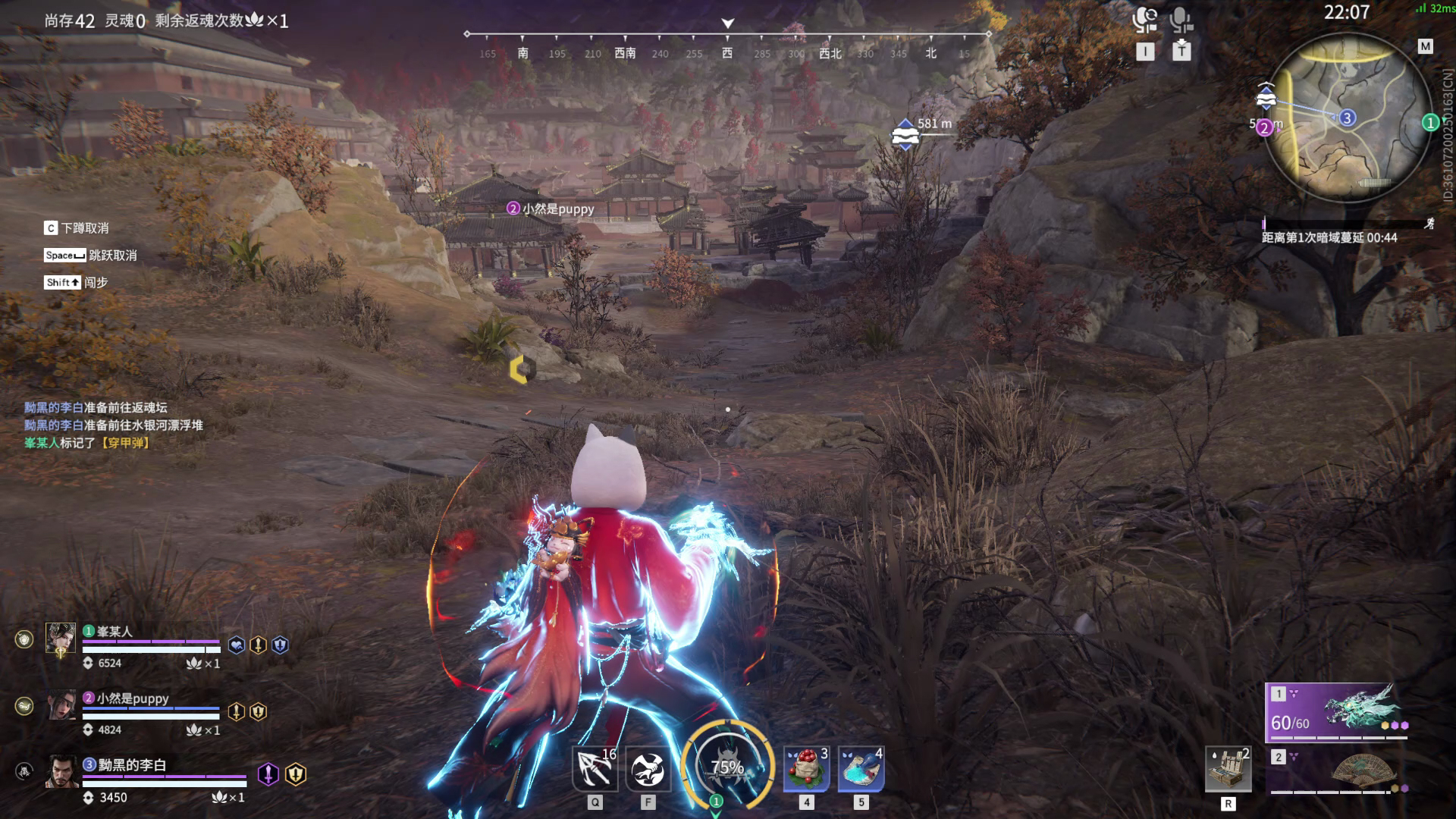Click the West (西) compass heading
The height and width of the screenshot is (819, 1456).
(x=727, y=53)
